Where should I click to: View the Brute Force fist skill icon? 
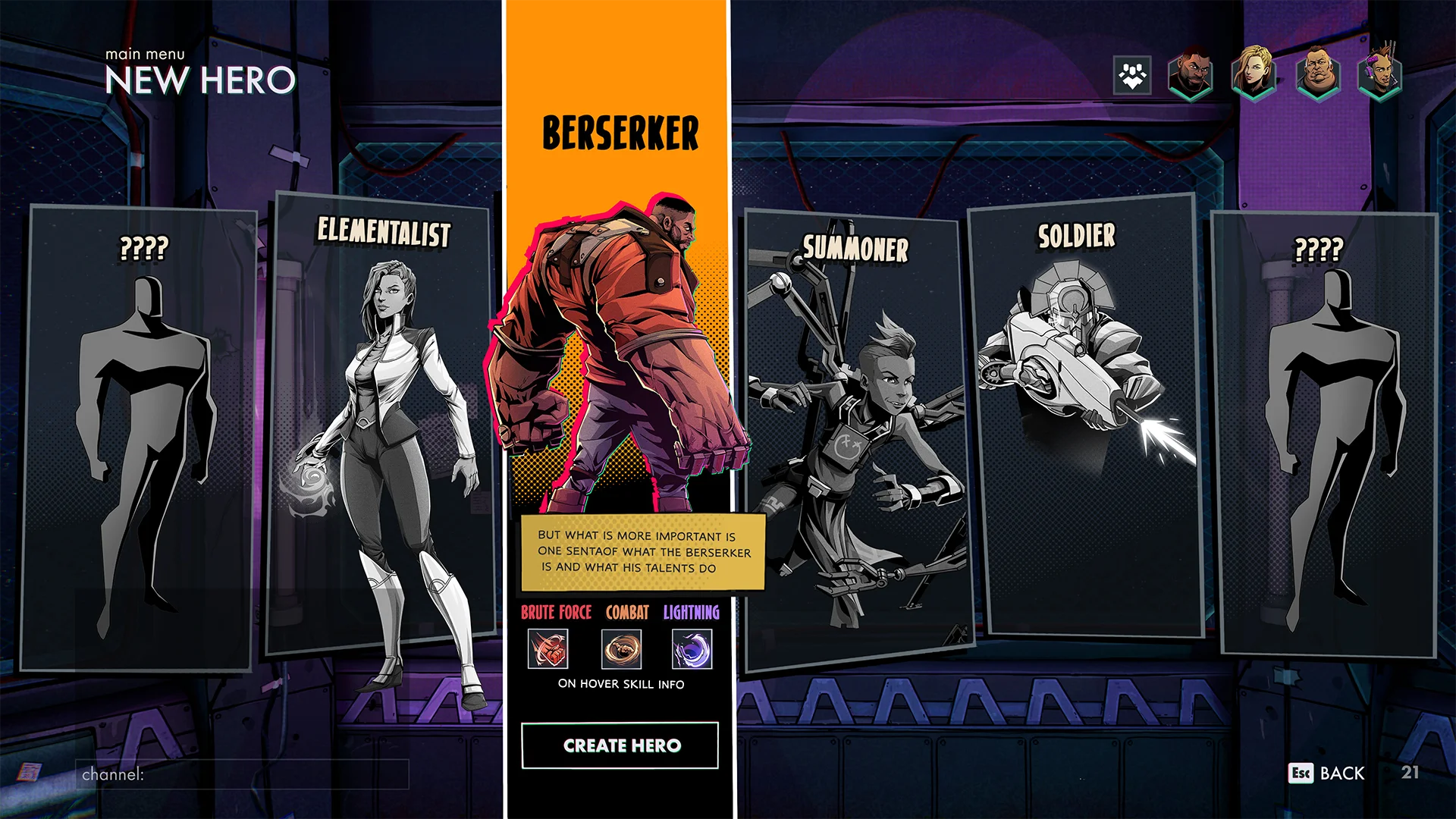click(x=548, y=649)
